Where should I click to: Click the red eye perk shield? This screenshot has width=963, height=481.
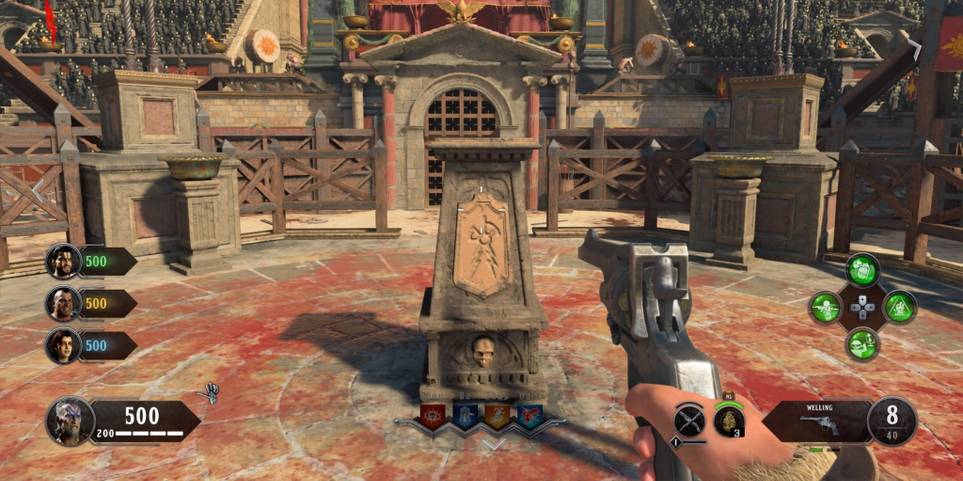(432, 416)
